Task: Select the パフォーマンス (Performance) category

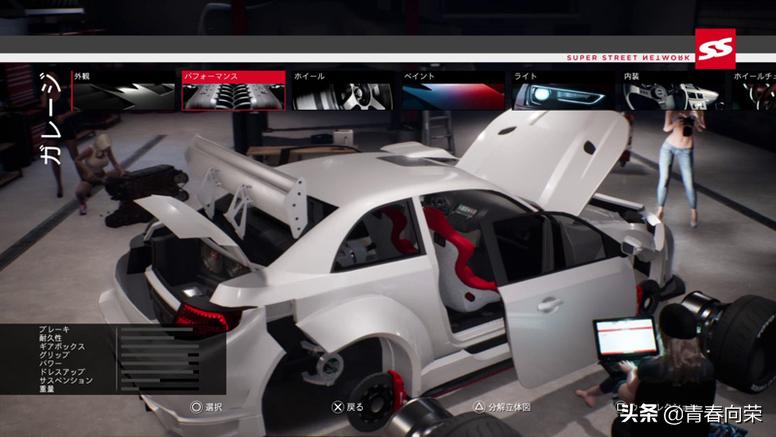Action: pyautogui.click(x=230, y=90)
